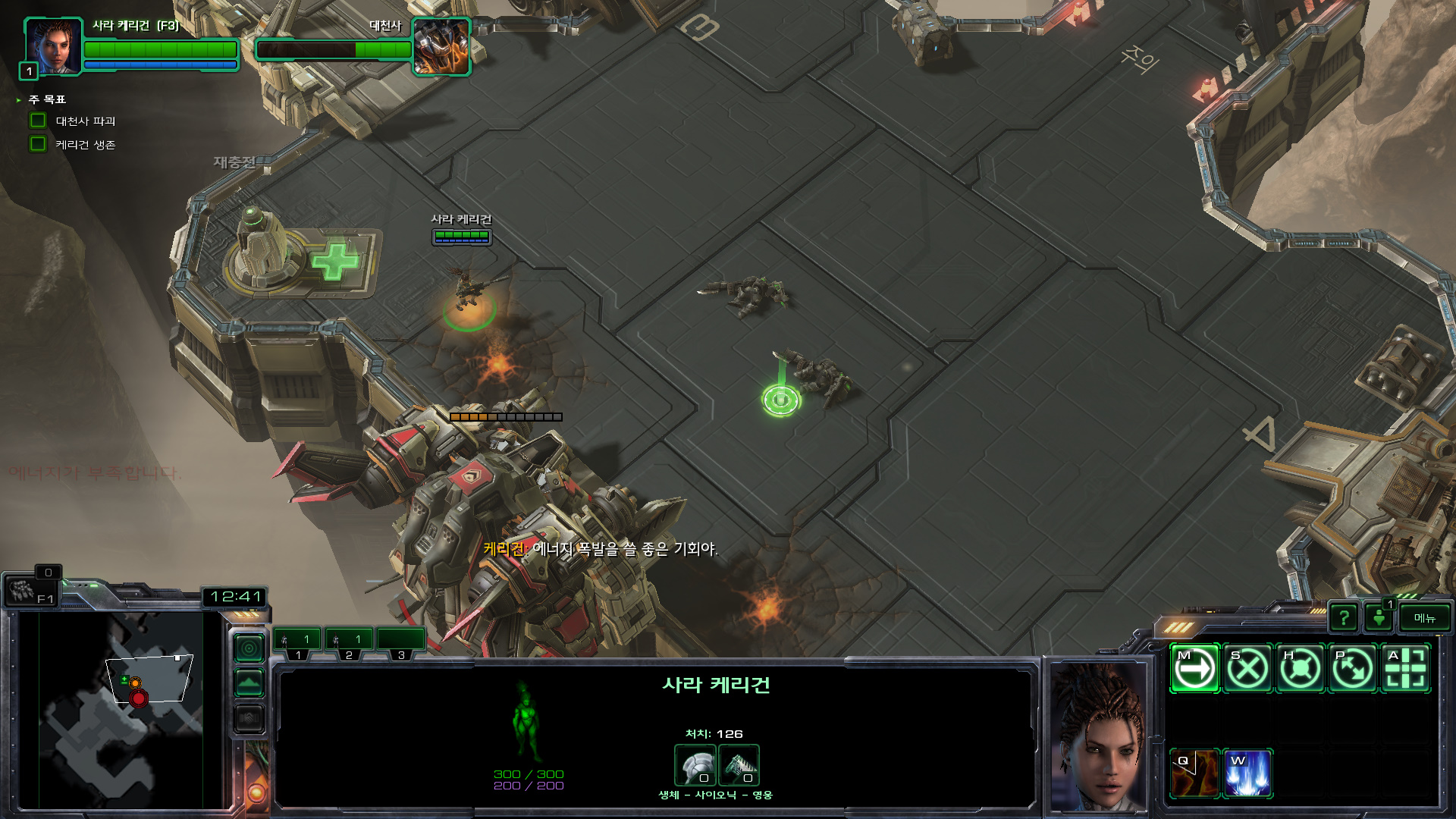Click the idle worker F1 button
The image size is (1456, 819).
point(30,591)
